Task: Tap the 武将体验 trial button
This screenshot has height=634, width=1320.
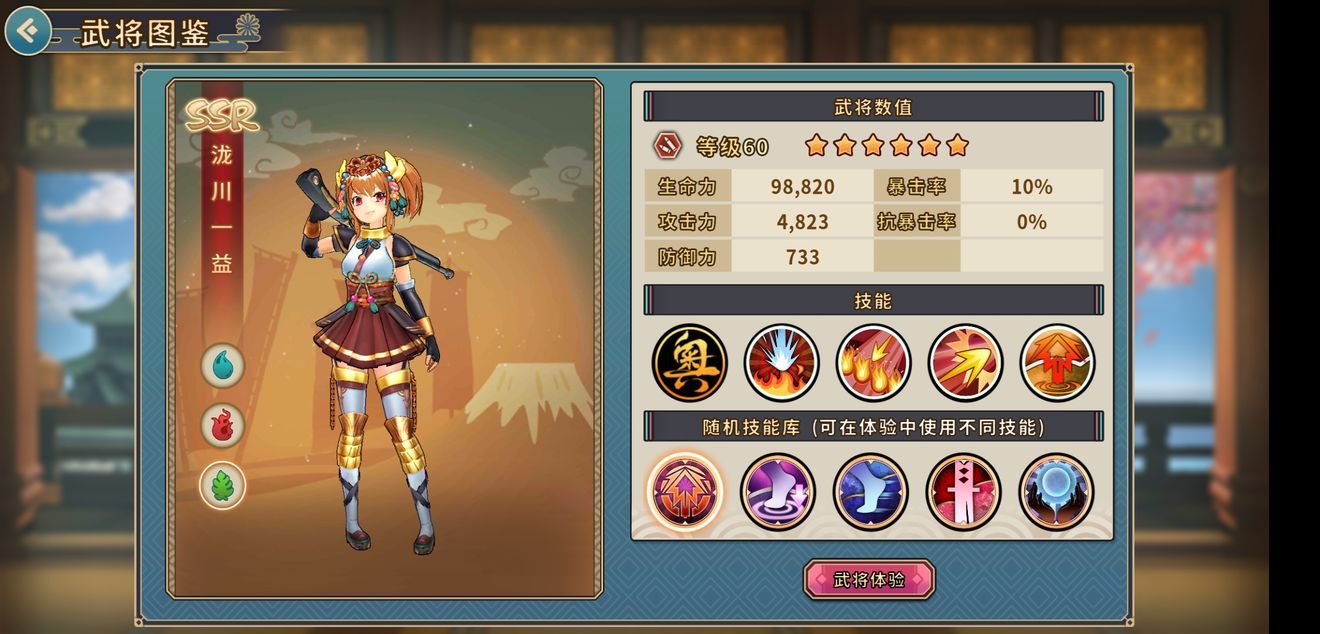Action: 869,580
